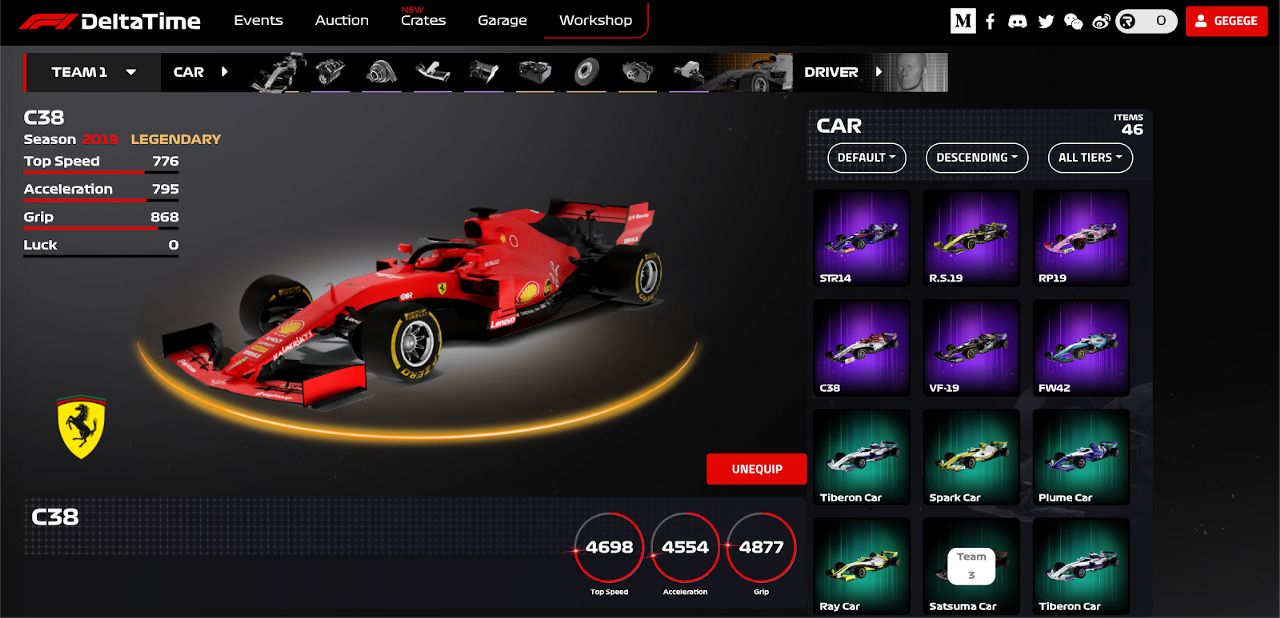Select the STR14 car card
1280x618 pixels.
[x=862, y=239]
